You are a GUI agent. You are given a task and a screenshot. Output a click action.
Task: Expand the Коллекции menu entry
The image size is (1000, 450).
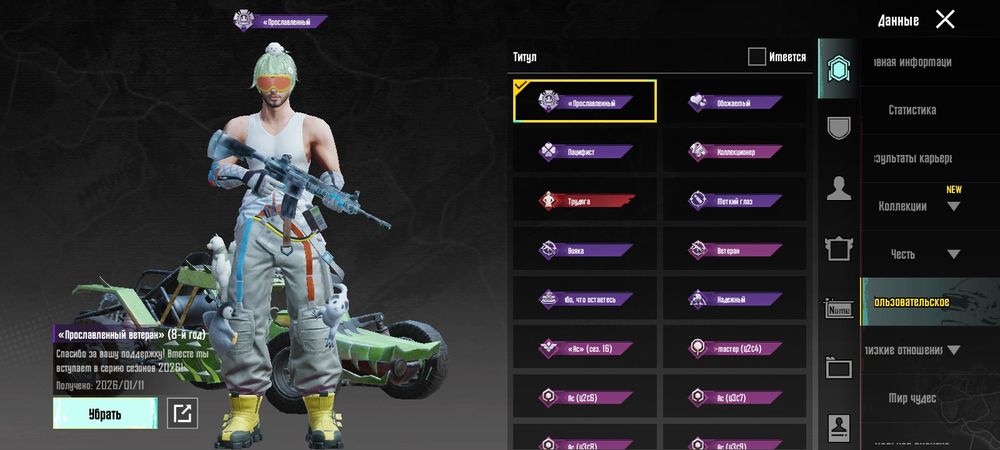pos(918,206)
